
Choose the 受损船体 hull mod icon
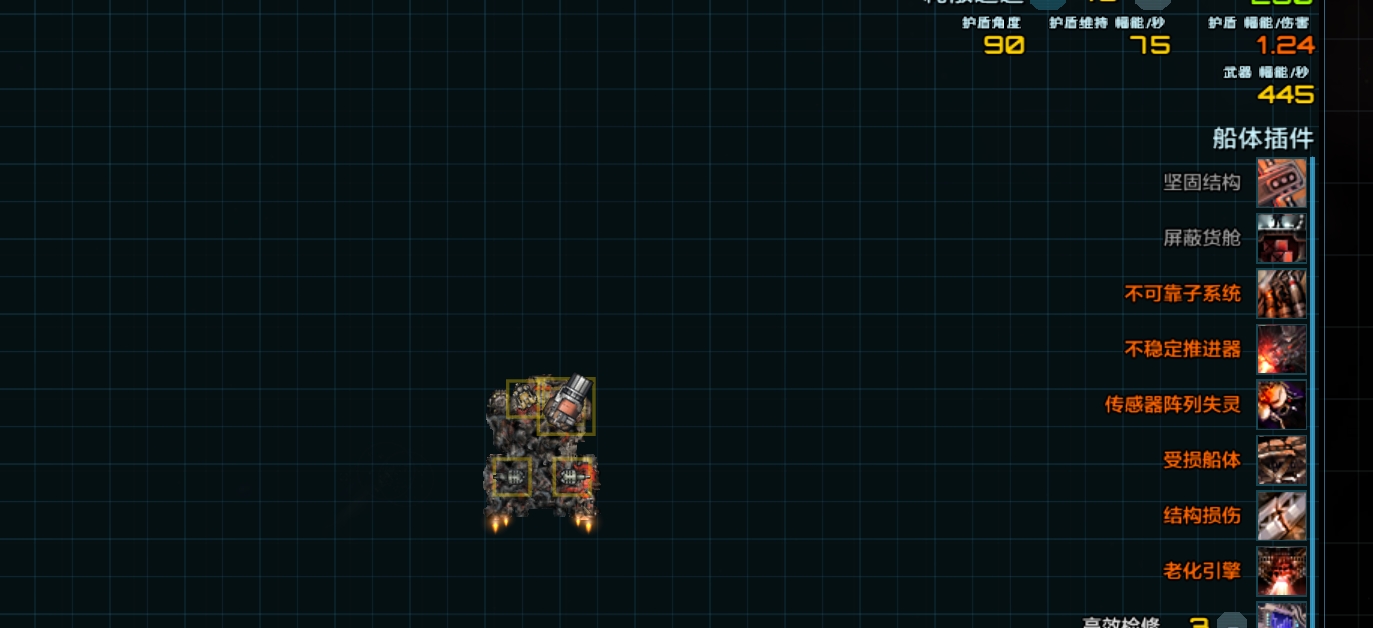(1281, 460)
